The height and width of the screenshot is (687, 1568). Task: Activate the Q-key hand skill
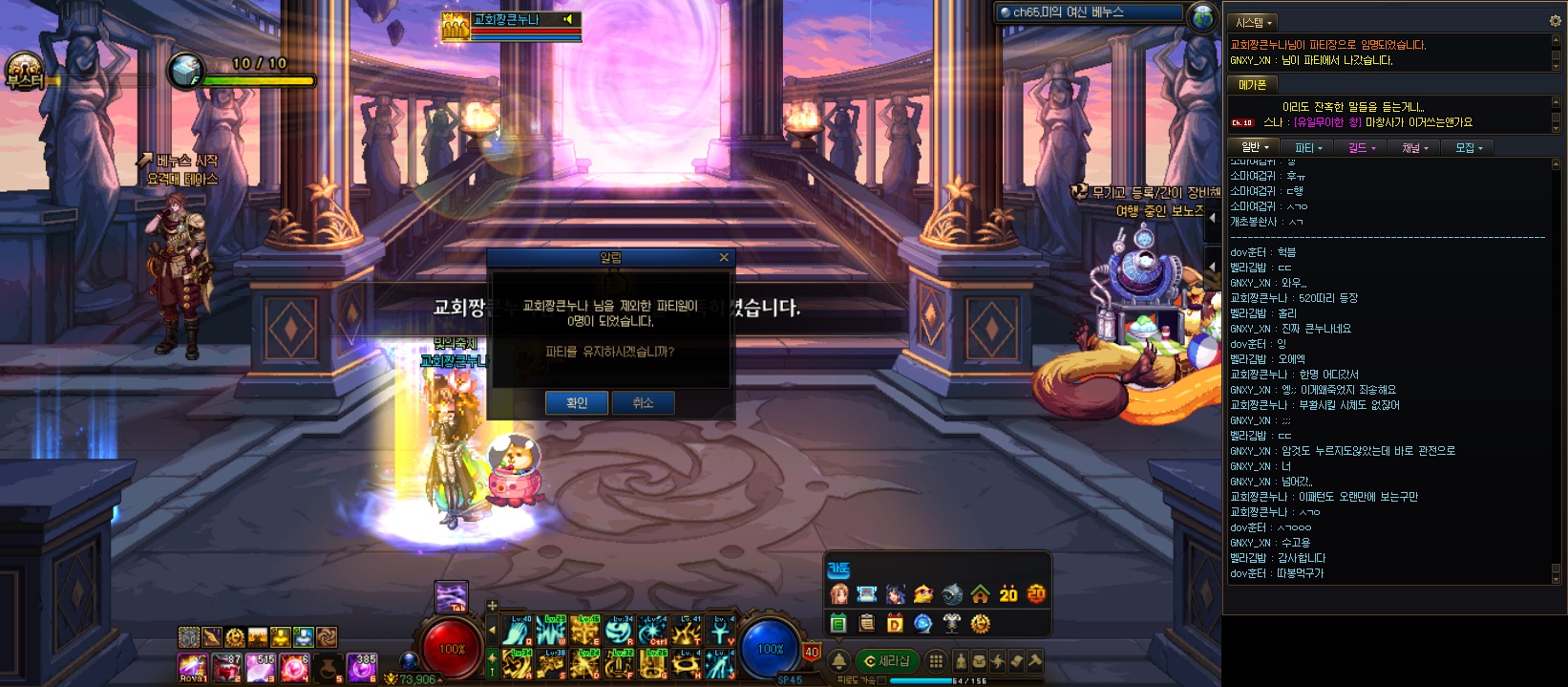pos(519,632)
